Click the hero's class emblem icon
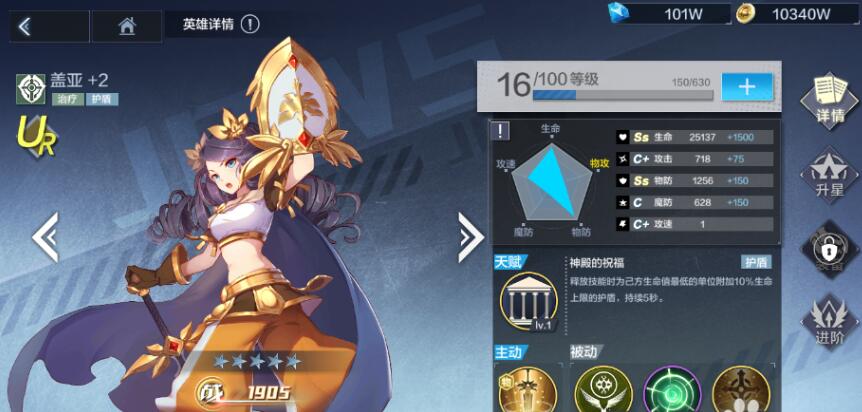Viewport: 862px width, 412px height. [30, 89]
